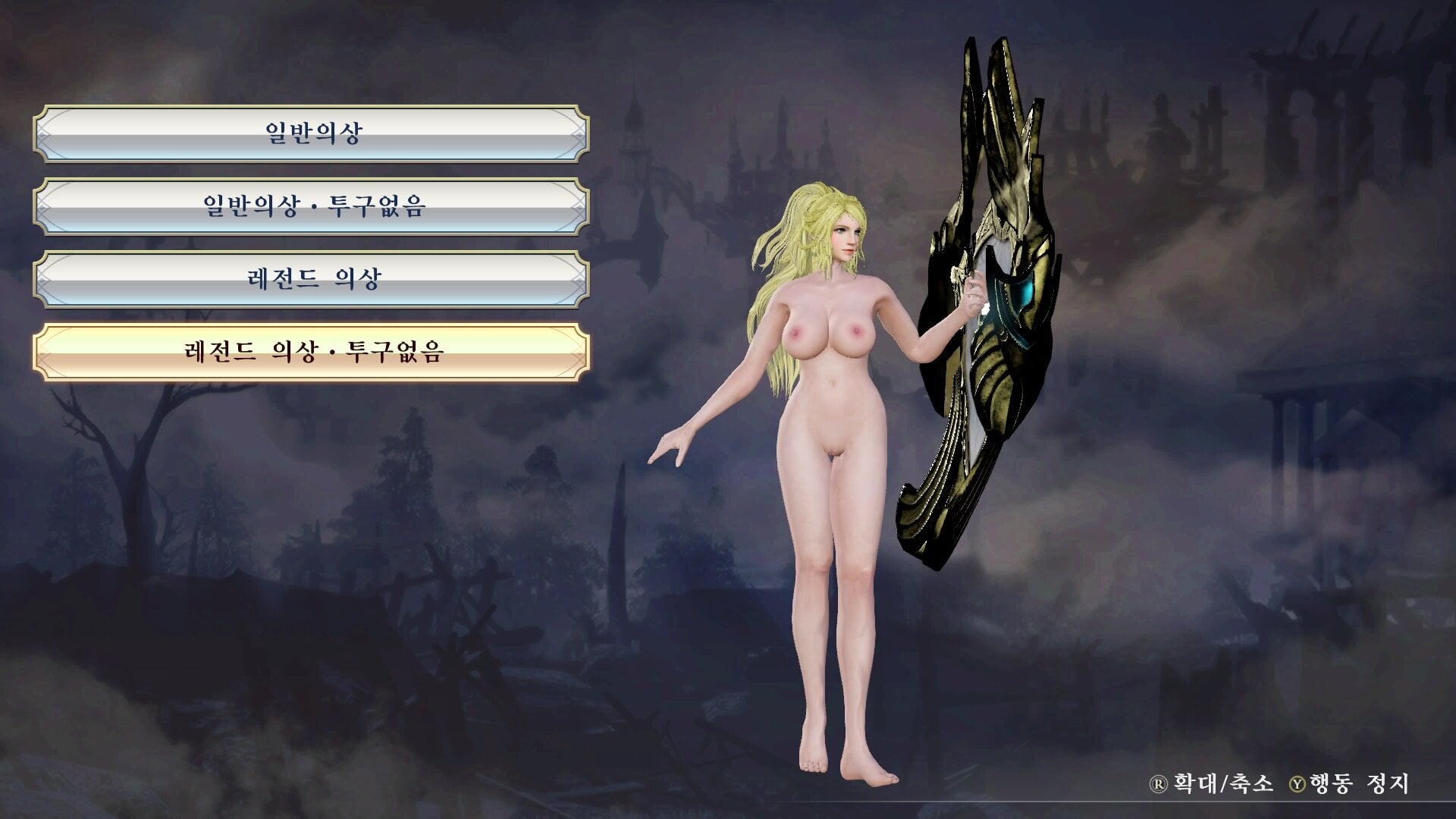Select the 일반의상 costume option
The width and height of the screenshot is (1456, 819).
click(312, 134)
